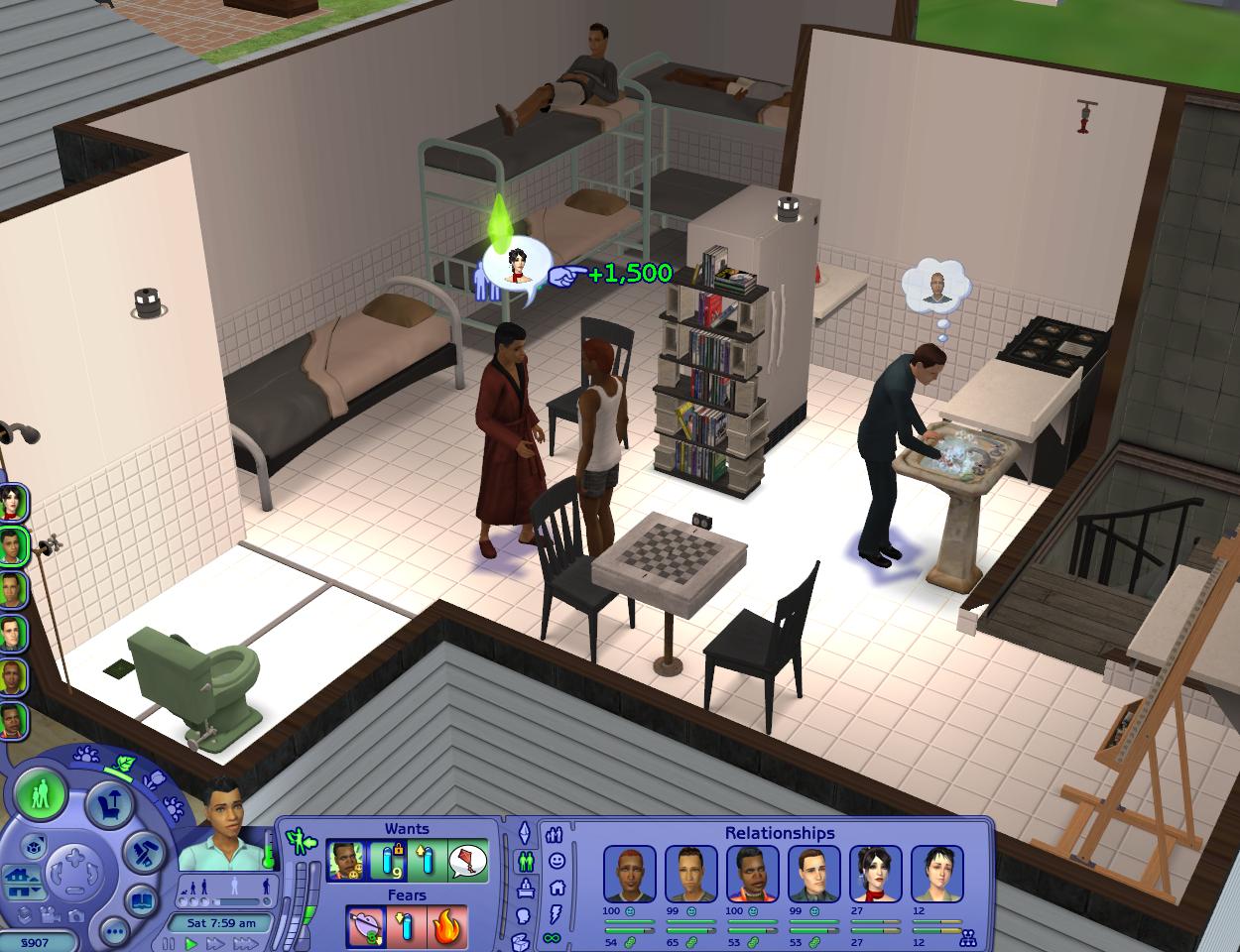1240x952 pixels.
Task: Select the locked skill want with number 9
Action: (x=387, y=861)
